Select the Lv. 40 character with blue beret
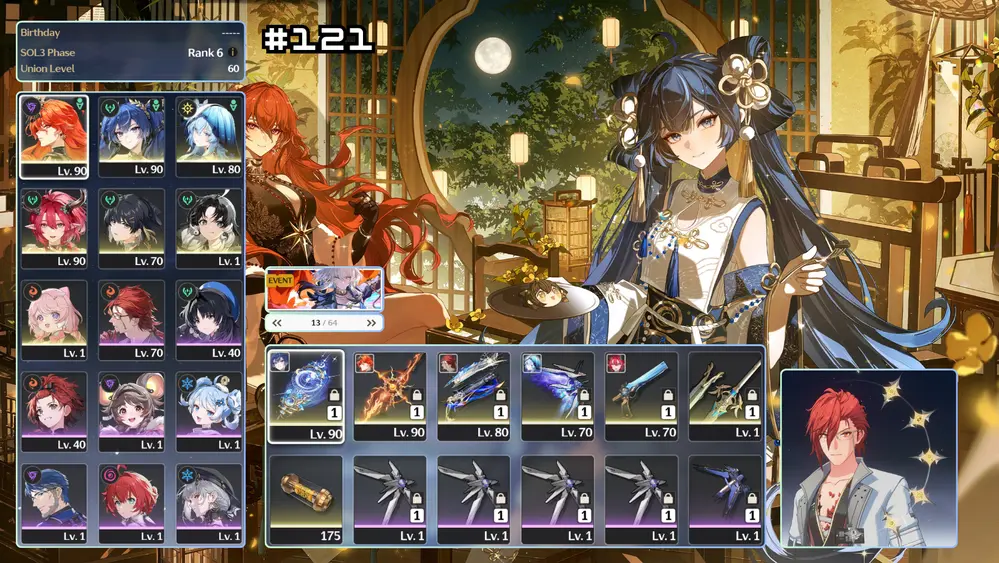999x563 pixels. tap(208, 320)
